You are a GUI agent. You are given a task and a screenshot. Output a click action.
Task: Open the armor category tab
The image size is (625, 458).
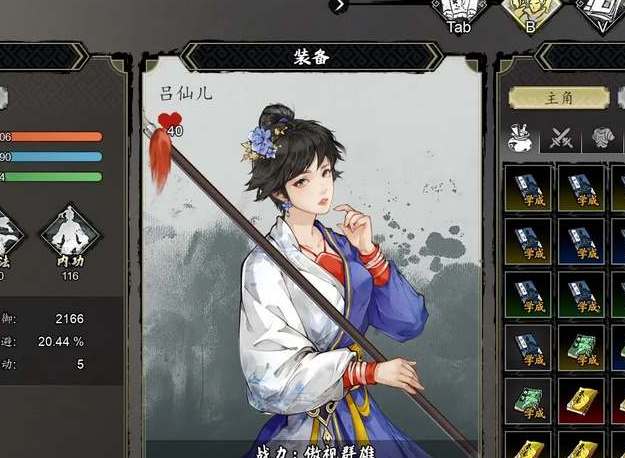(x=601, y=138)
